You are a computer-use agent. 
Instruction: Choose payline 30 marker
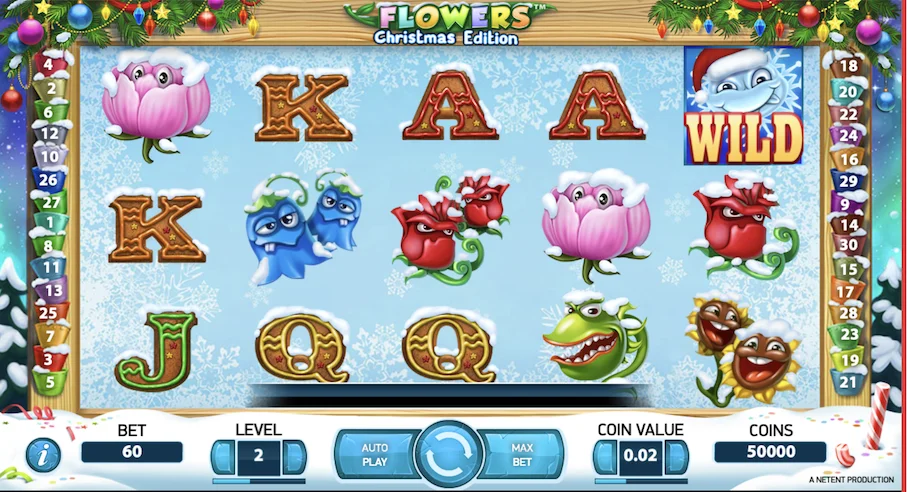[850, 245]
